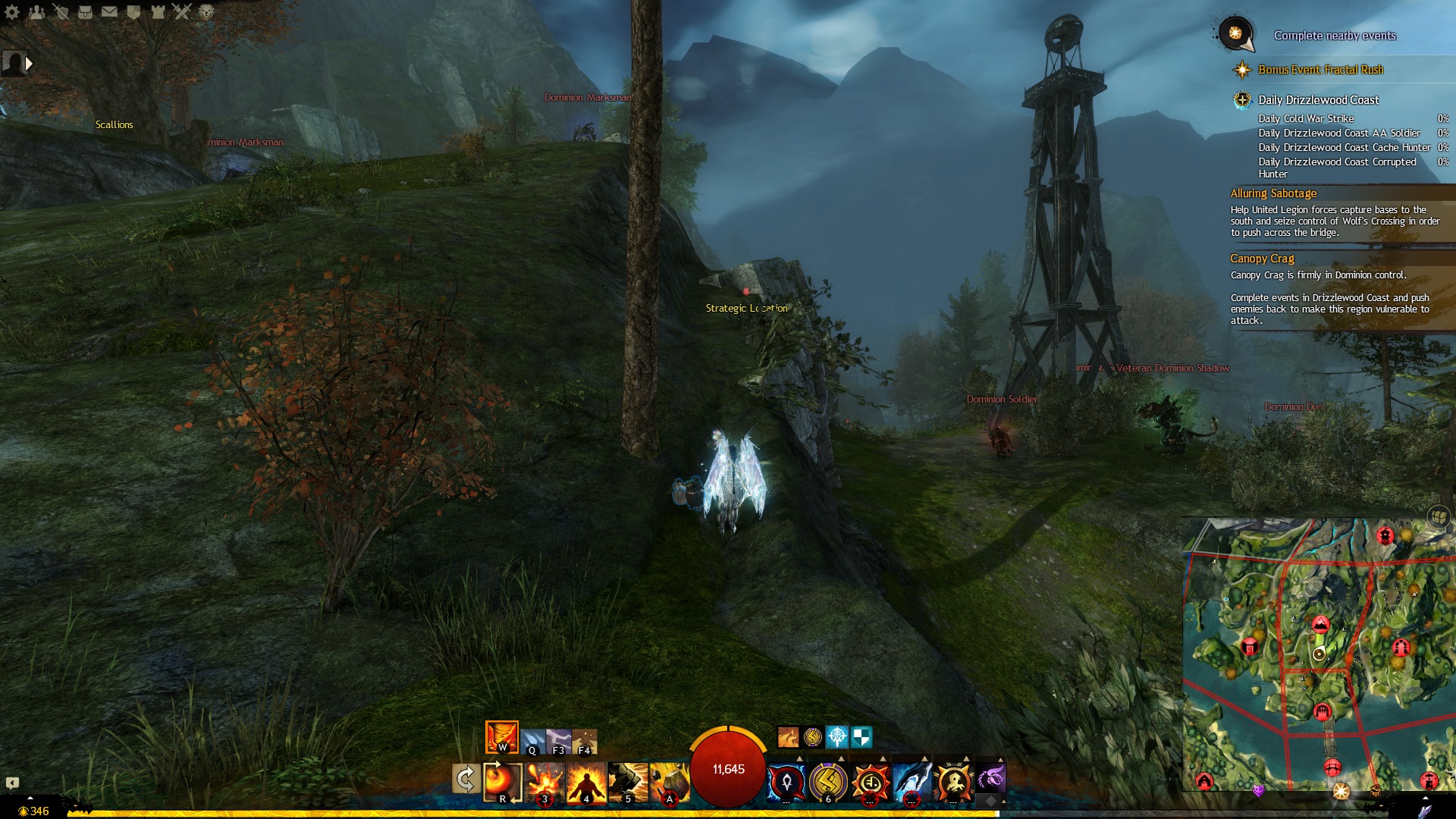Open the hero panel sword-and-shield icon

tap(61, 11)
